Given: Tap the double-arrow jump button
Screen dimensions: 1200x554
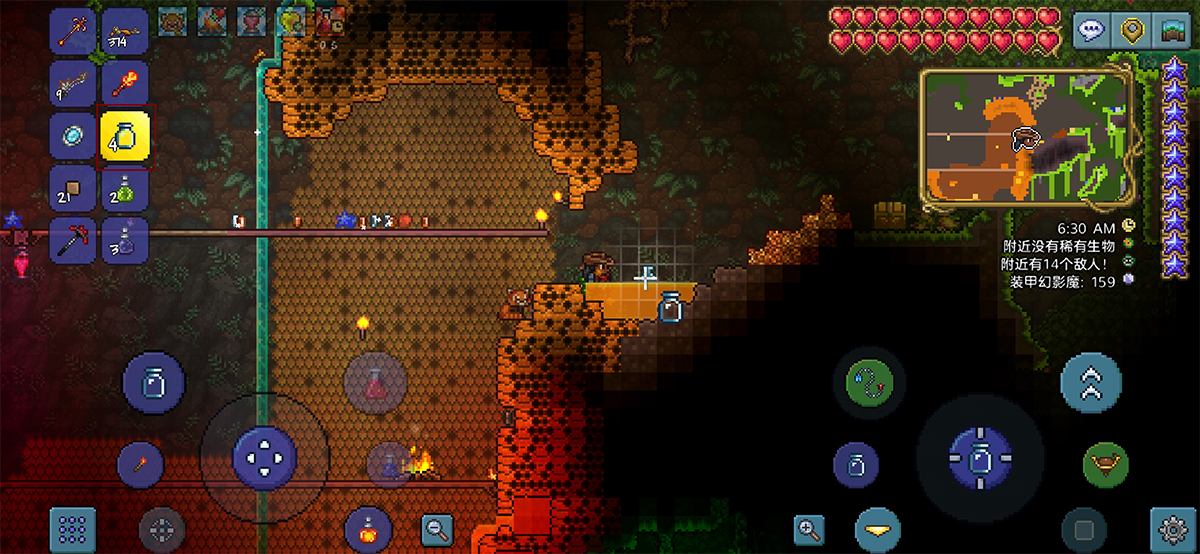Looking at the screenshot, I should click(x=1091, y=381).
